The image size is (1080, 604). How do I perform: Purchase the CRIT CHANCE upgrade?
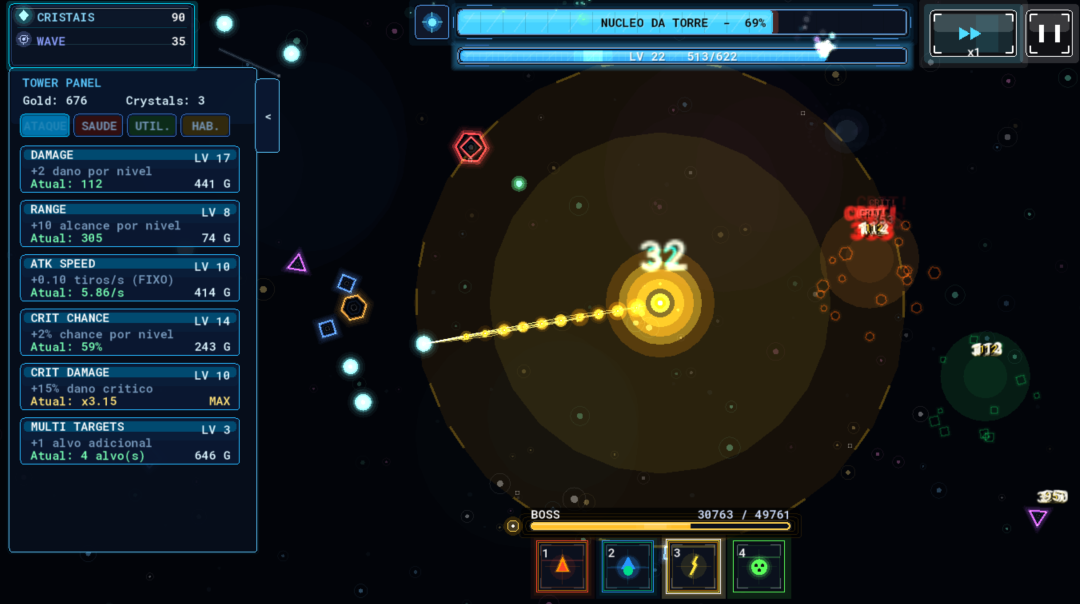(130, 333)
